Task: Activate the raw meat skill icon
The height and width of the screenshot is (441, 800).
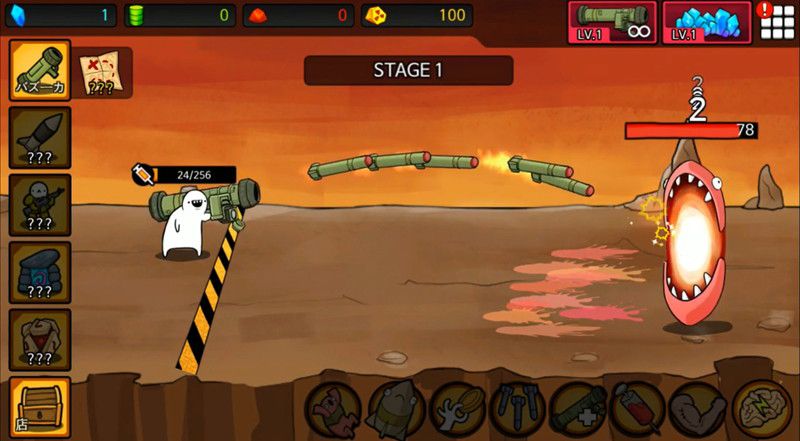Action: click(335, 410)
